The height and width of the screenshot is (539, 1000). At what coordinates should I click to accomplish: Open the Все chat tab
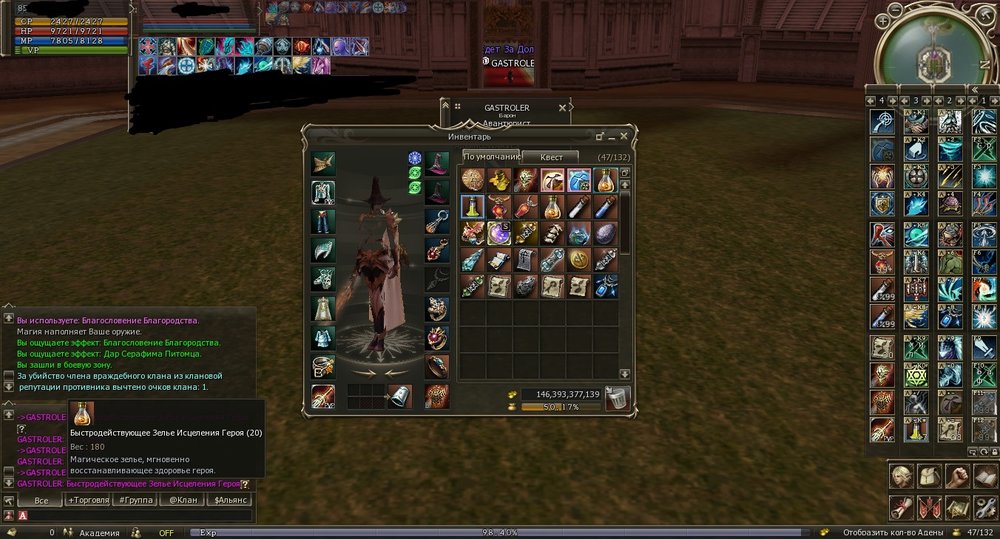pyautogui.click(x=41, y=500)
